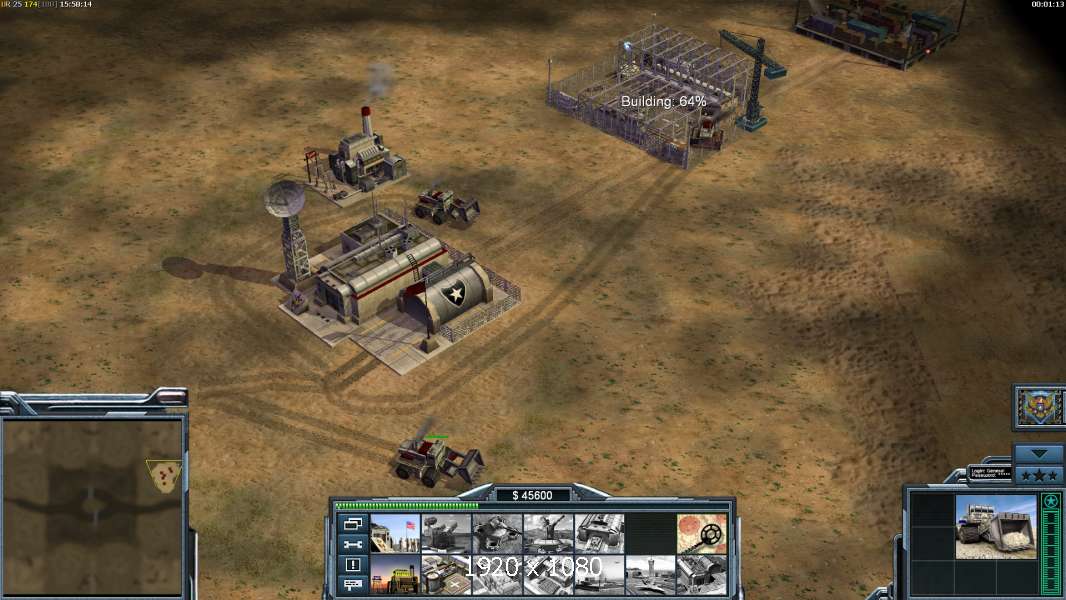Click the three-star general rank button

pos(1039,474)
